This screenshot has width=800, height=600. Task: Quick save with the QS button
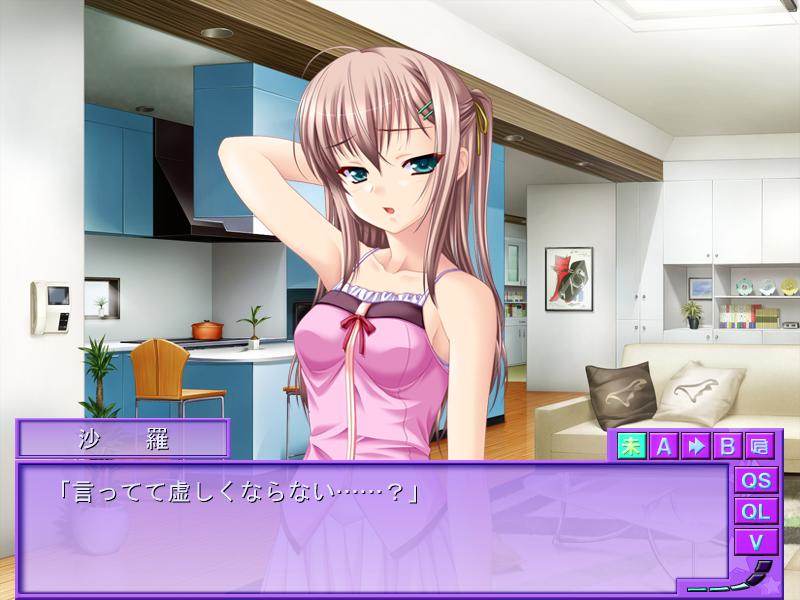(756, 480)
